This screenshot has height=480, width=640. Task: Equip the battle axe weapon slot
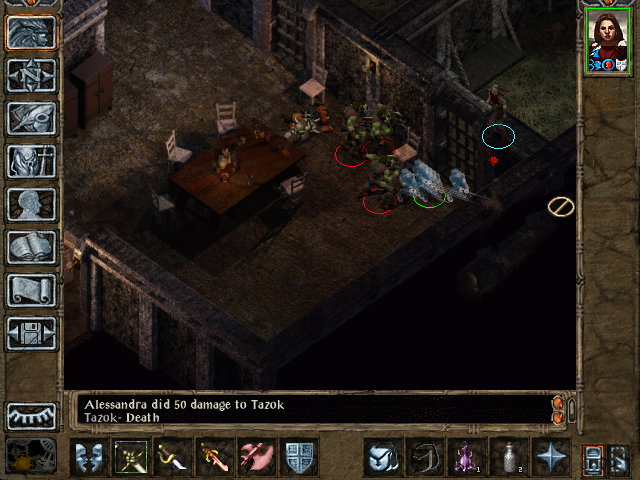pos(258,457)
